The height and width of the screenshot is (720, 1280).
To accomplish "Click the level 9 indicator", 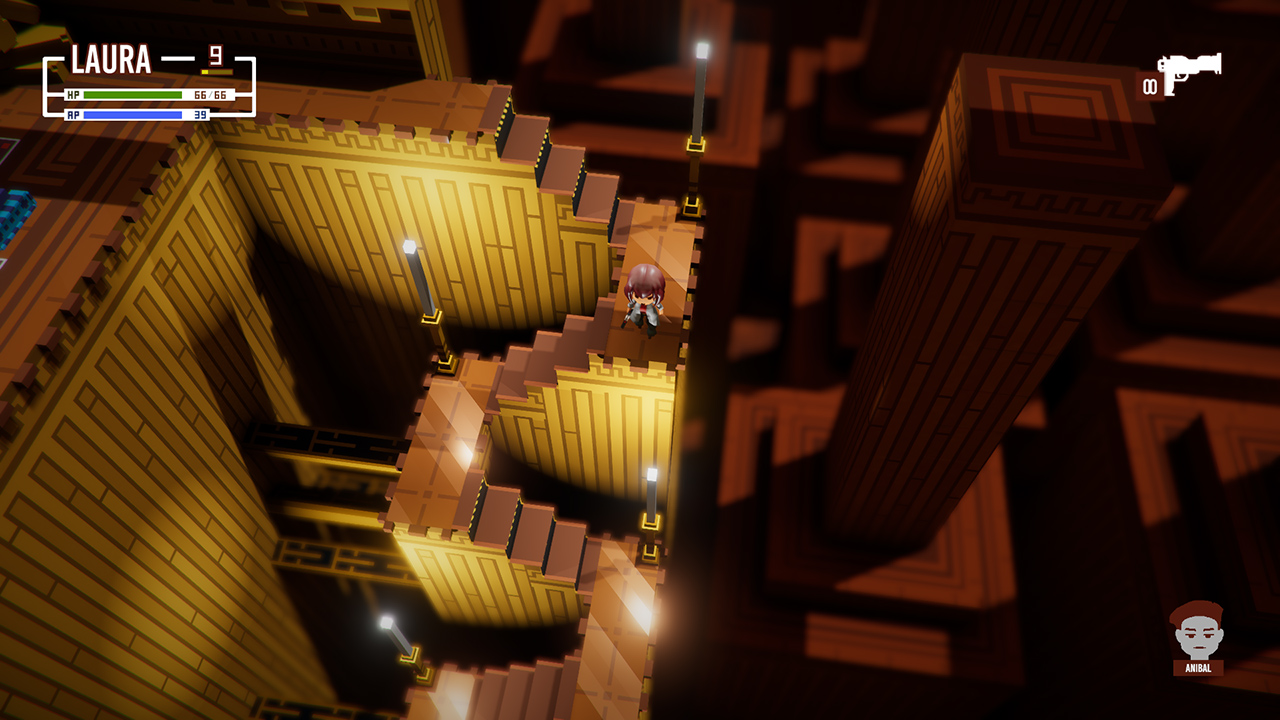I will pyautogui.click(x=215, y=53).
